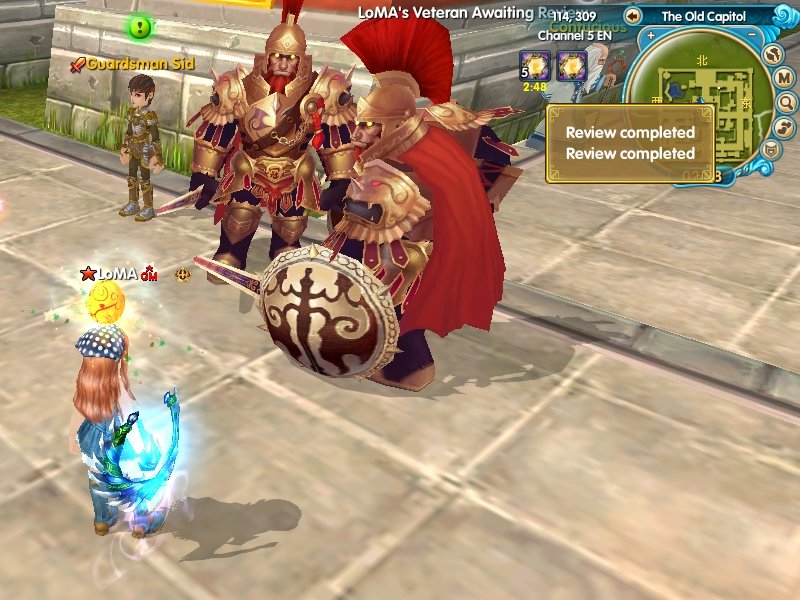Click the circular Old Capitol minimap
Screen dimensions: 800x600
coord(701,100)
